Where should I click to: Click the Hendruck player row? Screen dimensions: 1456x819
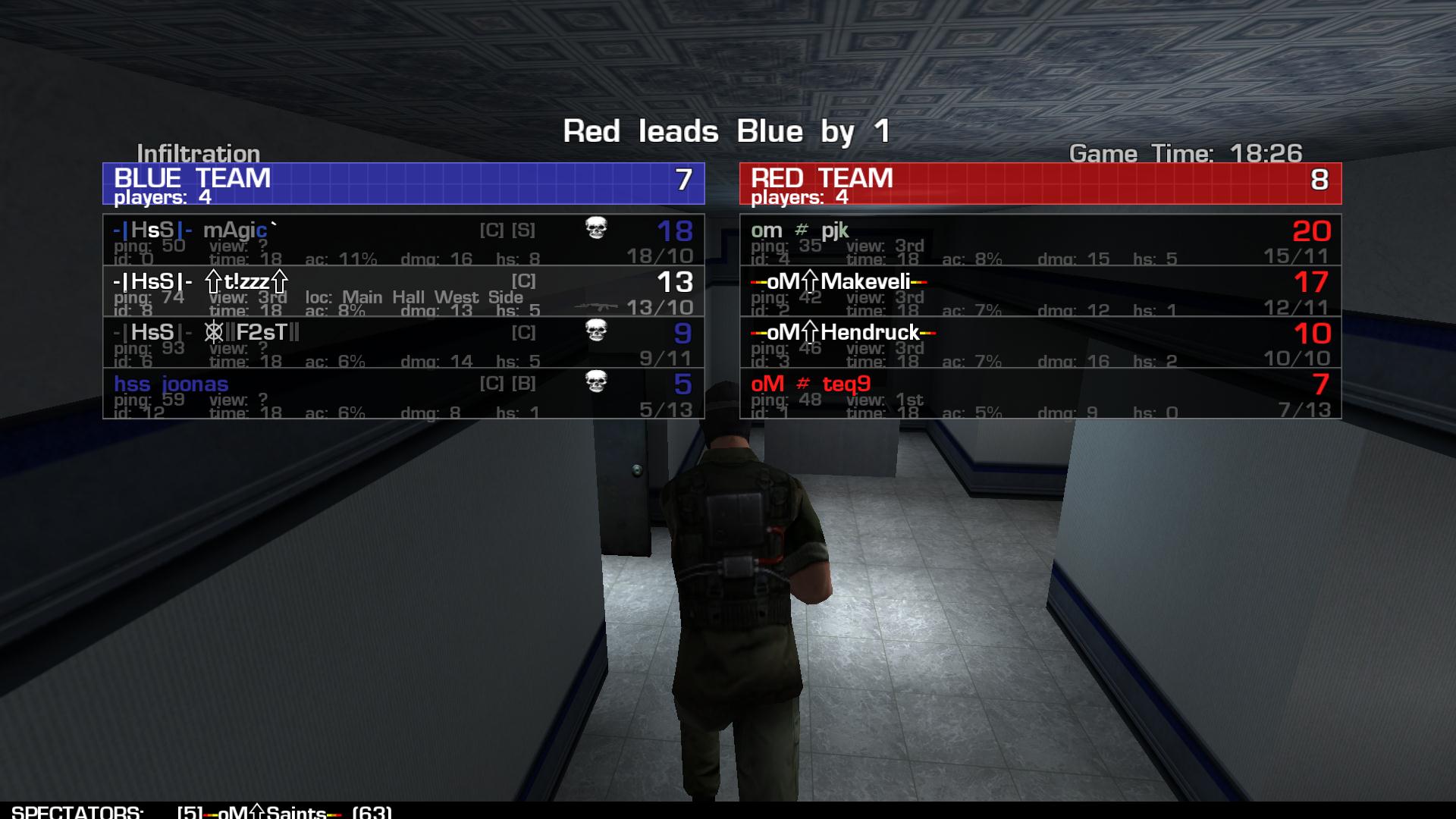[1040, 342]
